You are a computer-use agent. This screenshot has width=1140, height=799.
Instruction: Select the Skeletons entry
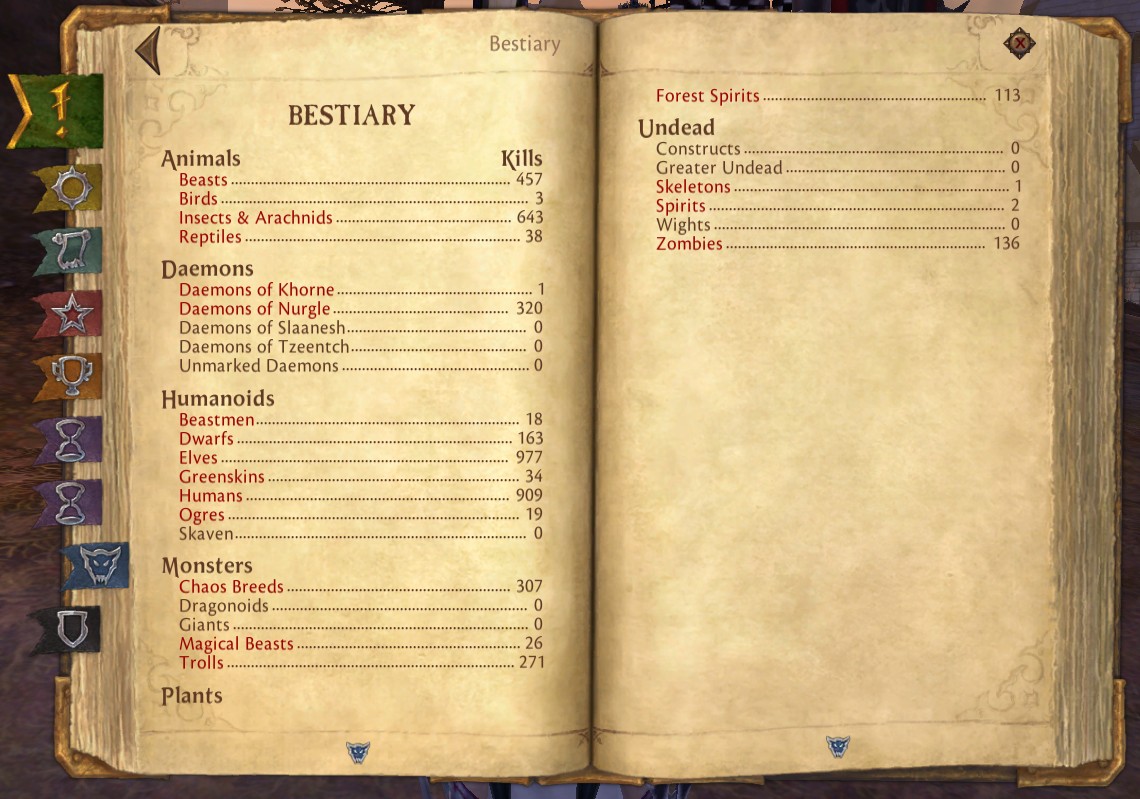pyautogui.click(x=693, y=187)
